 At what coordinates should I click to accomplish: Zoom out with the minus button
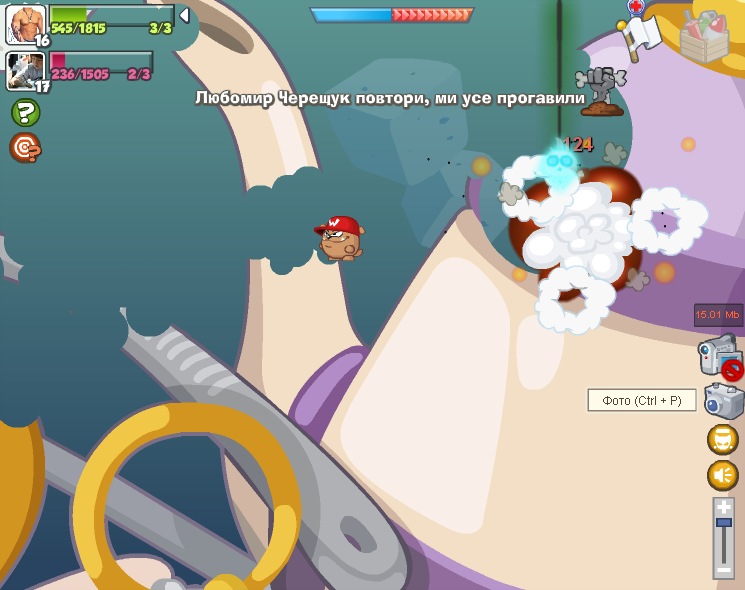point(724,571)
